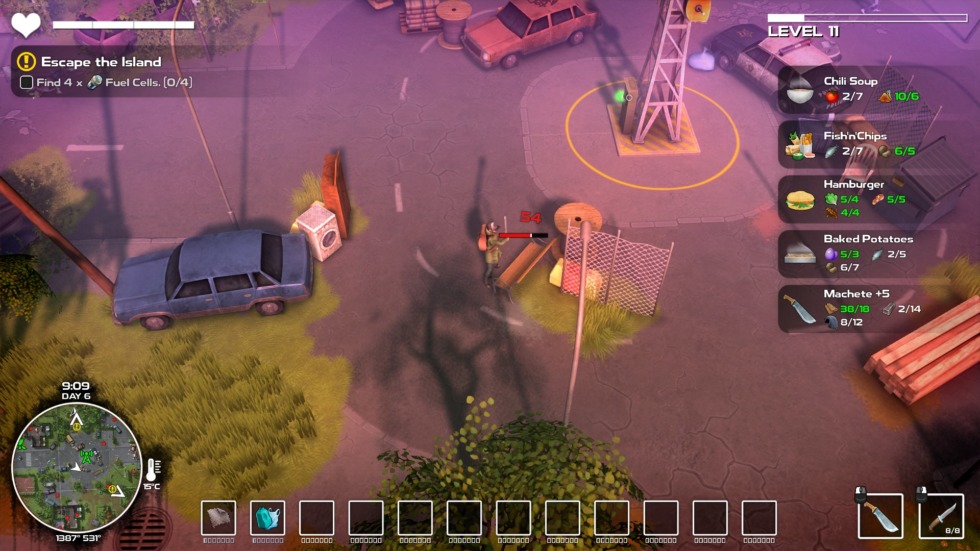
Task: Click the white heart health icon
Action: tap(26, 25)
